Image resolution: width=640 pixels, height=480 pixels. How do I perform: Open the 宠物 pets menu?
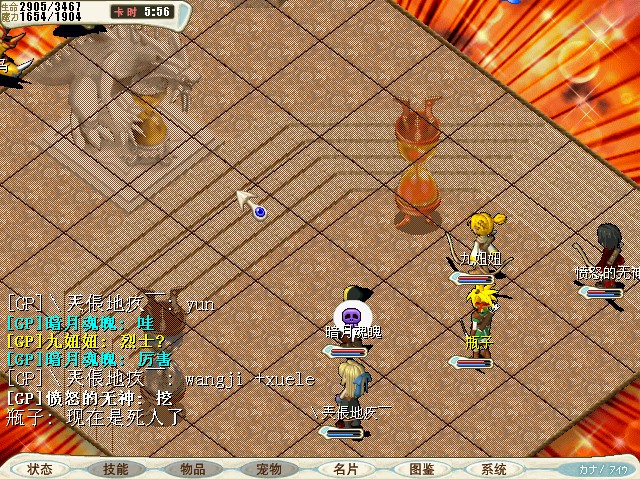pos(268,469)
